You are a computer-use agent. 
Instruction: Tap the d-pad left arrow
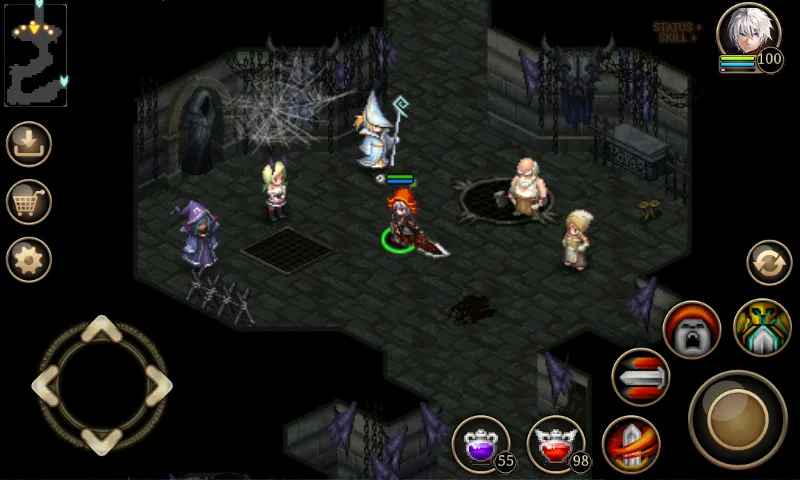click(46, 384)
